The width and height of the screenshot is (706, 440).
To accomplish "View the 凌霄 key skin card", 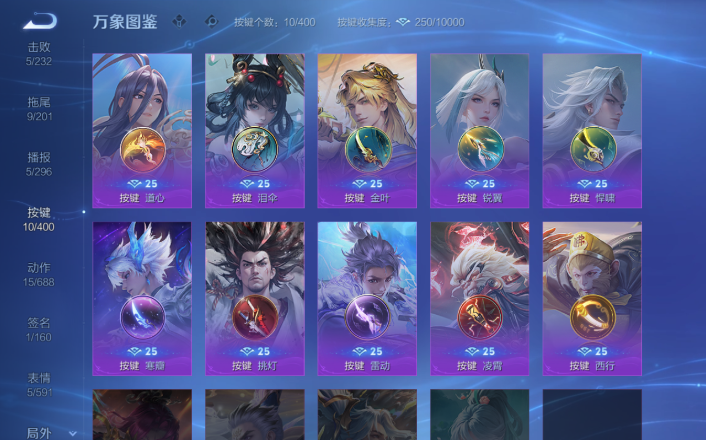I will pos(479,298).
